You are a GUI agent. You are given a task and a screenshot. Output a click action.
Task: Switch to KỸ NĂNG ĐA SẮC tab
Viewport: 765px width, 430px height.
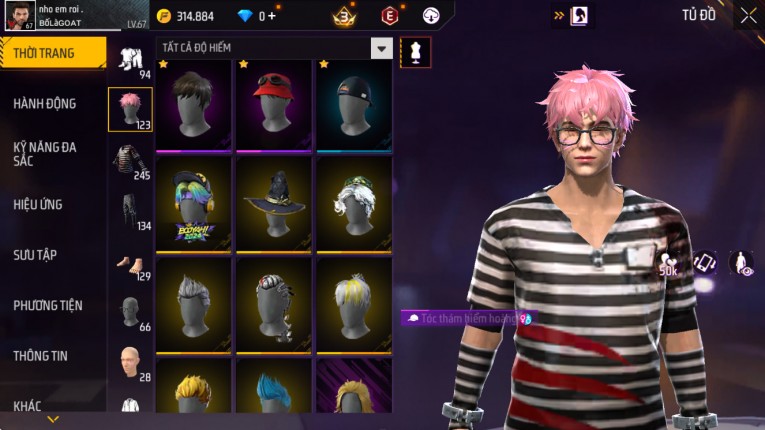pyautogui.click(x=45, y=153)
